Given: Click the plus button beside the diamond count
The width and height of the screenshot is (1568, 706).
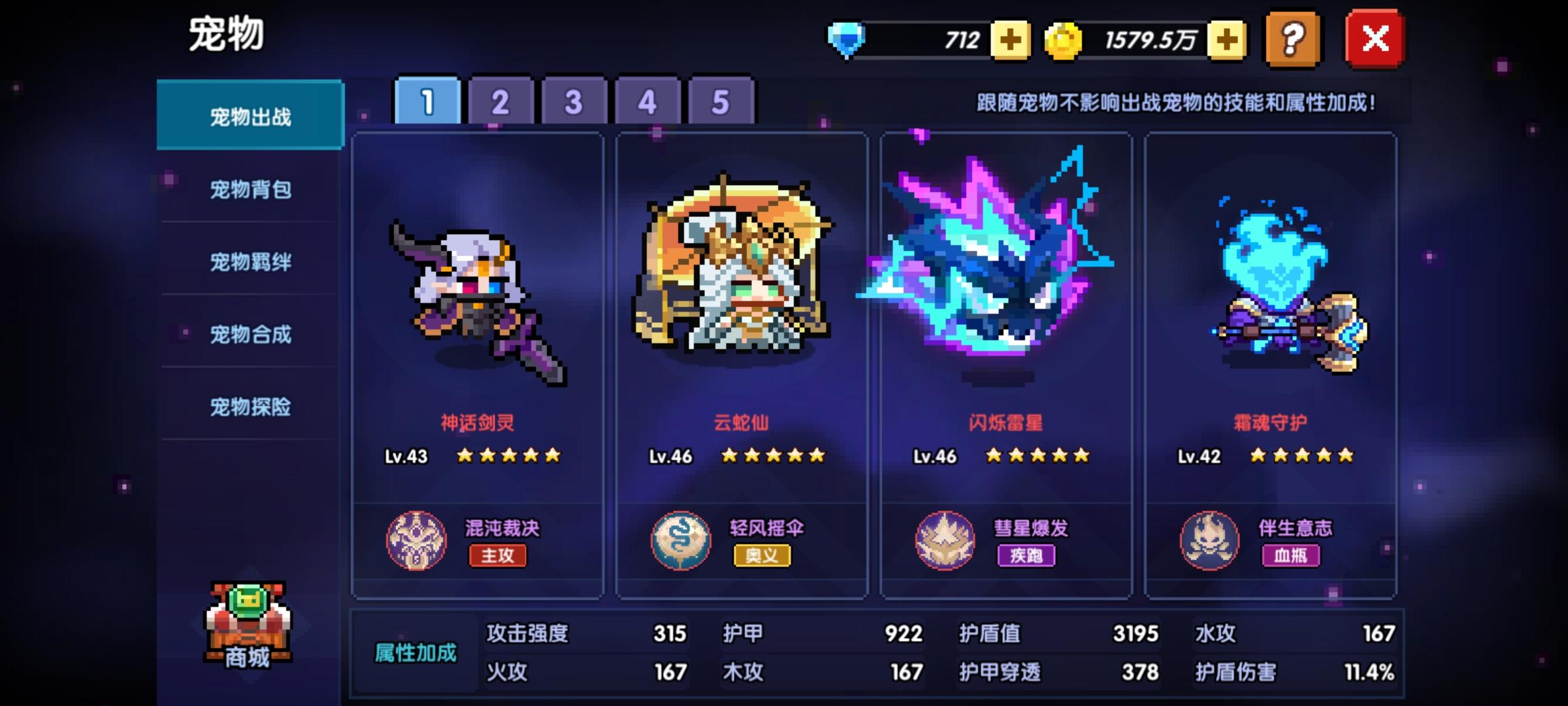Looking at the screenshot, I should 1011,41.
